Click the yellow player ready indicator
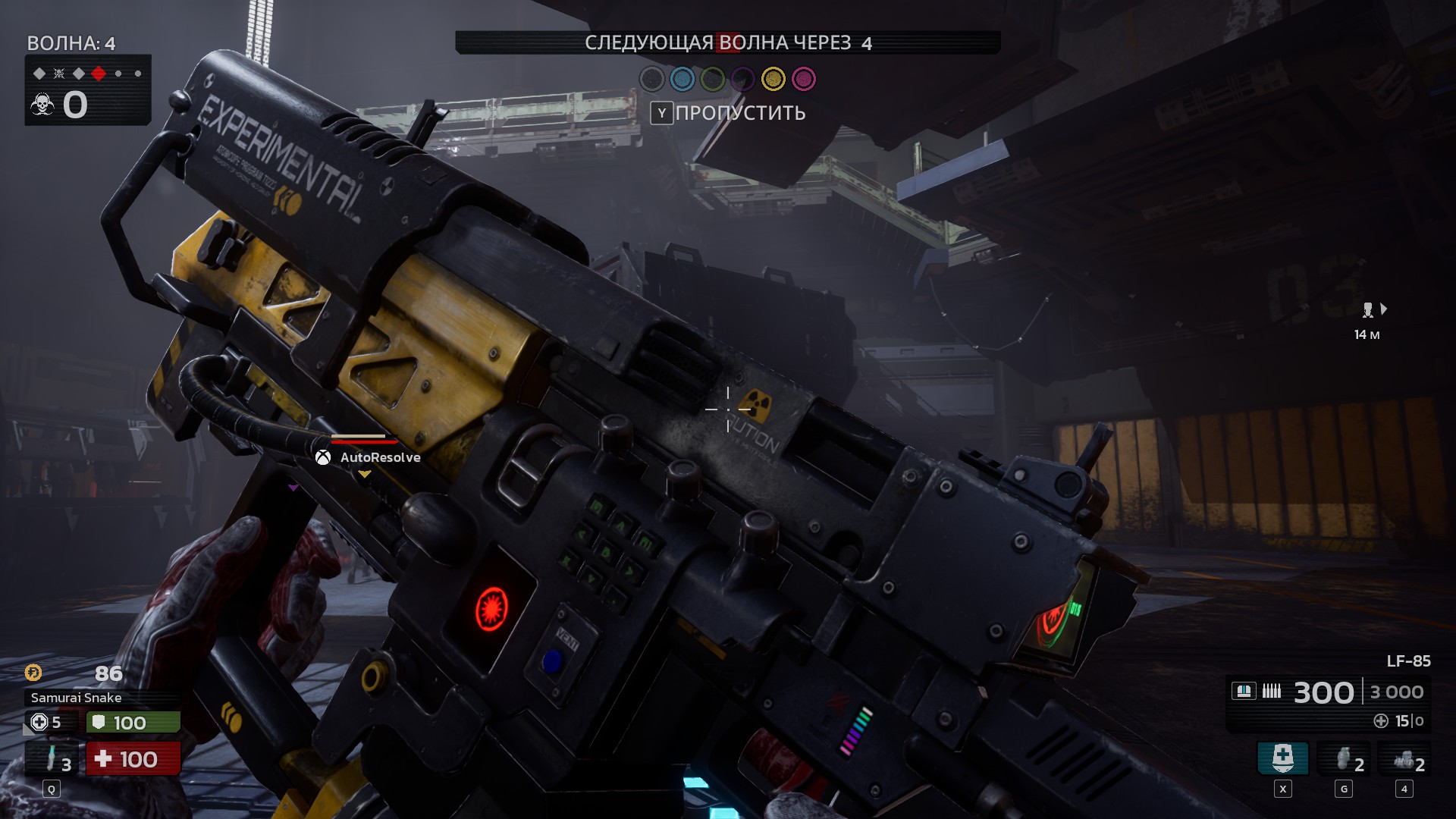Viewport: 1456px width, 819px height. [x=773, y=79]
